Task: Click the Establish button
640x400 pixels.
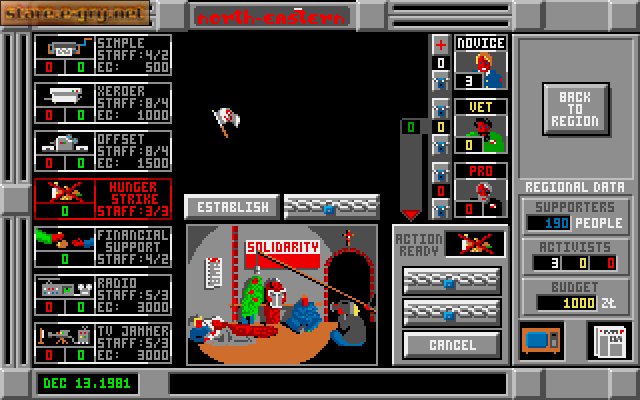Action: coord(232,207)
